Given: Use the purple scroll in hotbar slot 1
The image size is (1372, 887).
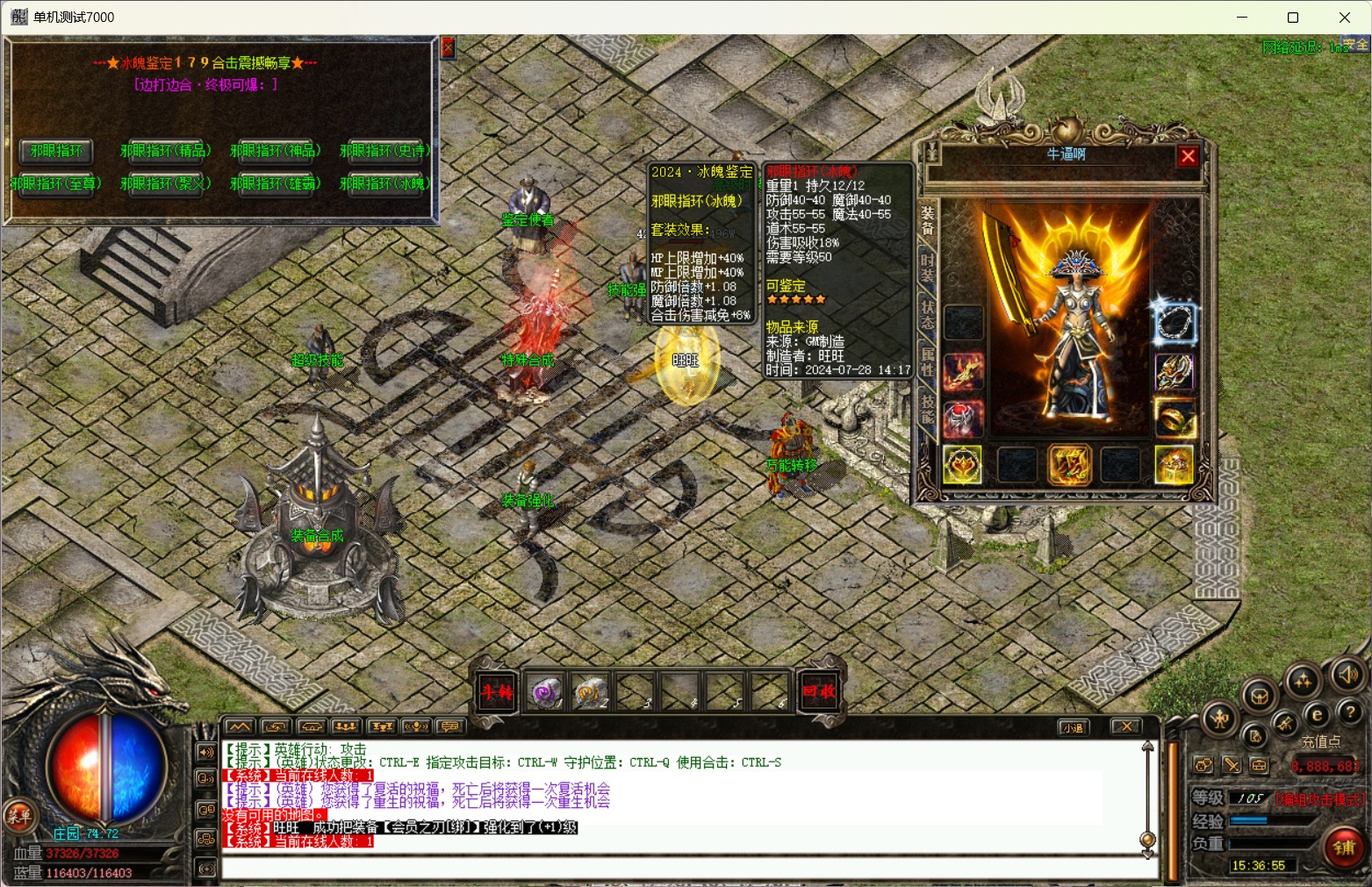Looking at the screenshot, I should [544, 692].
